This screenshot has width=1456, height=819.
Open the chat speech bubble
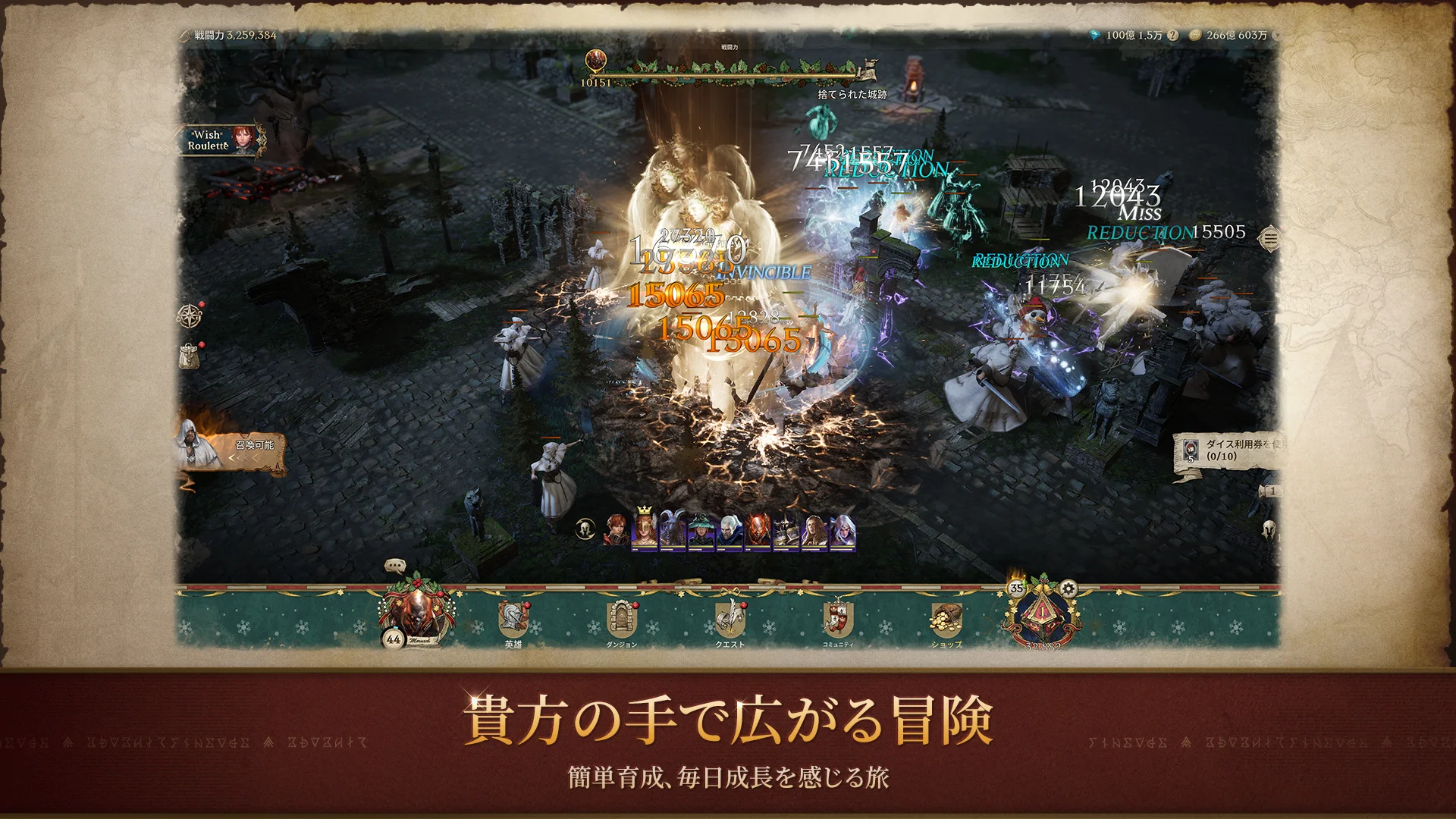coord(395,566)
